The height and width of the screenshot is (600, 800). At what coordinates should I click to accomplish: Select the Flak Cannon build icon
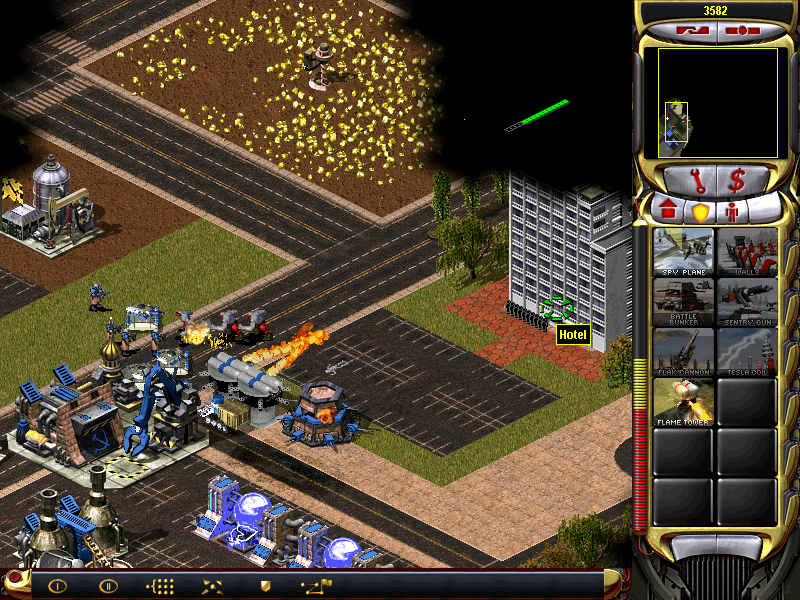click(x=683, y=352)
